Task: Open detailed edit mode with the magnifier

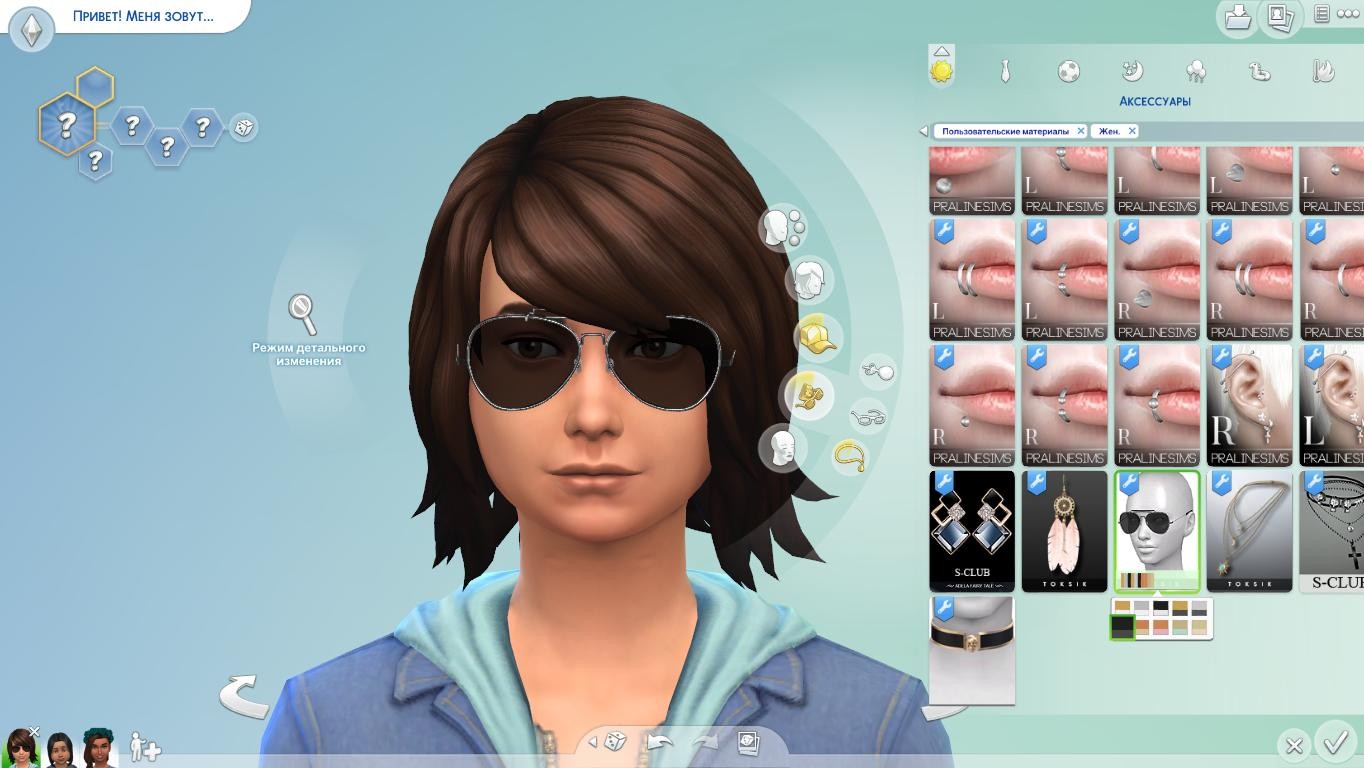Action: 303,314
